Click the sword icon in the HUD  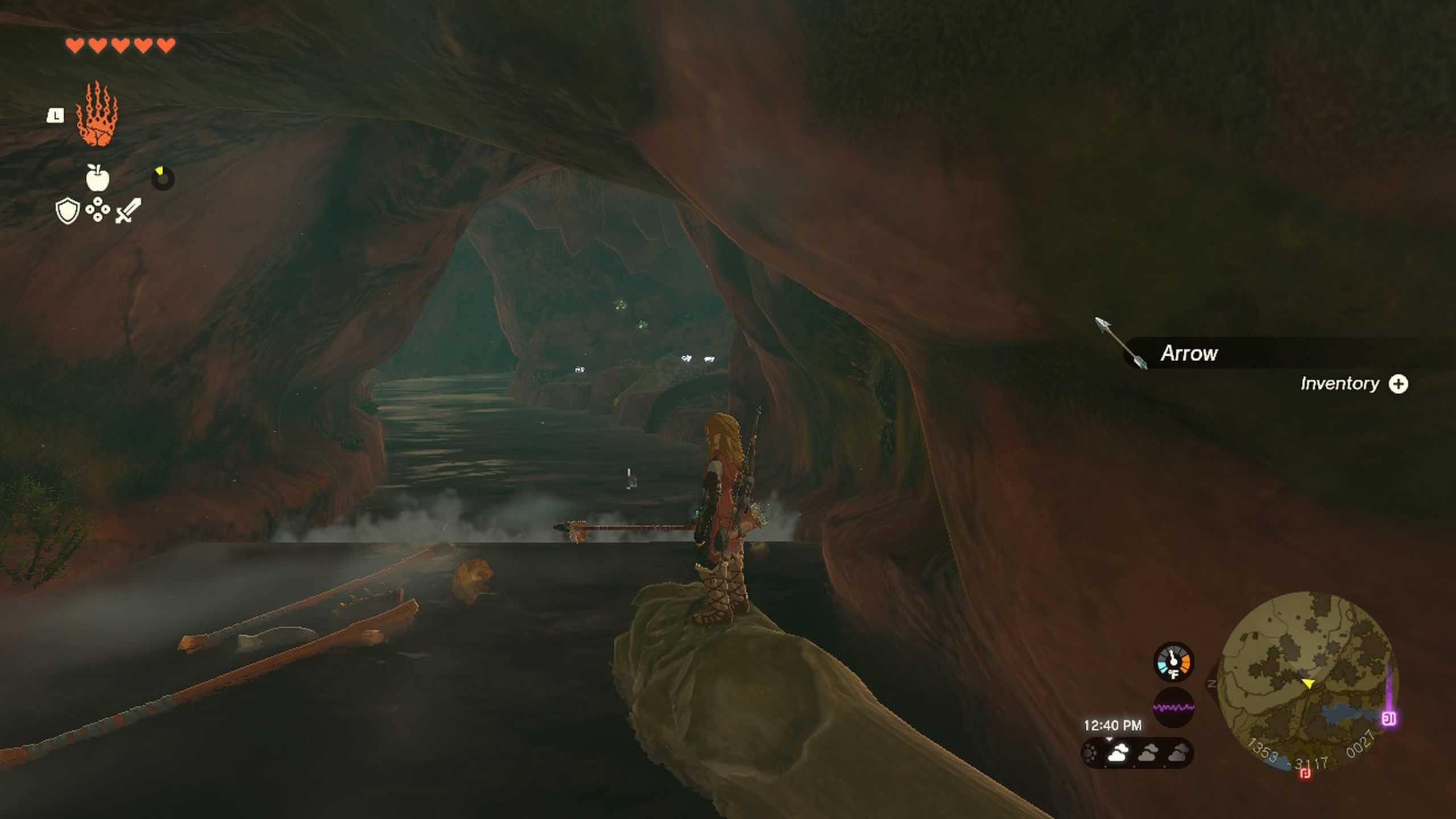[x=126, y=210]
